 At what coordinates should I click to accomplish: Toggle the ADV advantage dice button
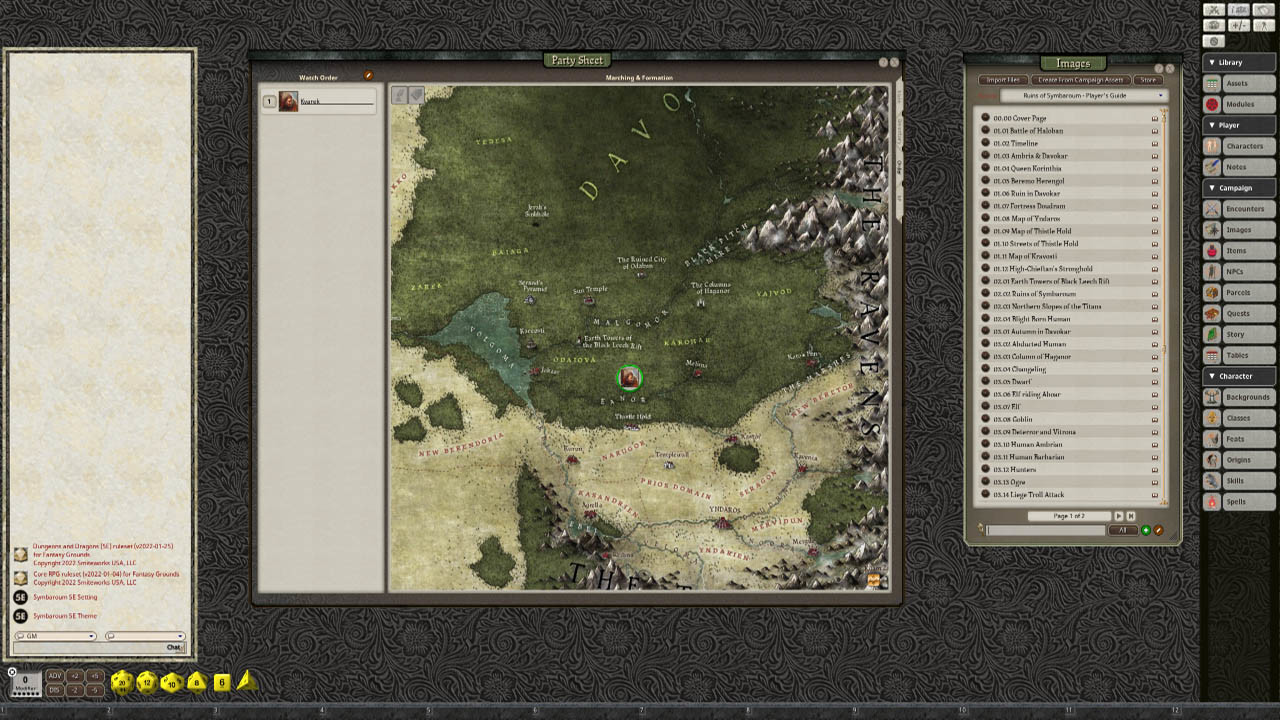point(55,676)
